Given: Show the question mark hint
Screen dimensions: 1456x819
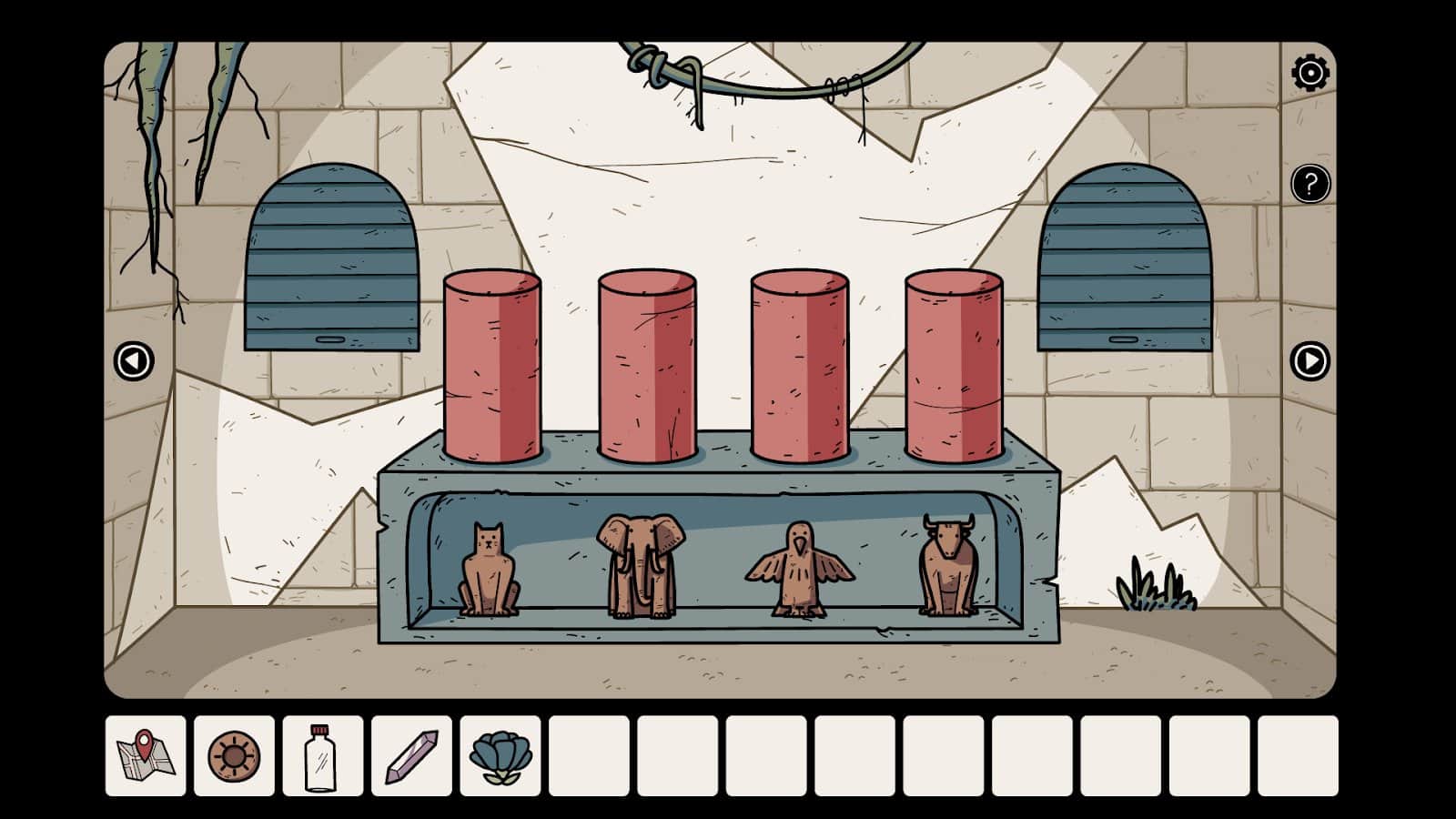Looking at the screenshot, I should [1310, 185].
